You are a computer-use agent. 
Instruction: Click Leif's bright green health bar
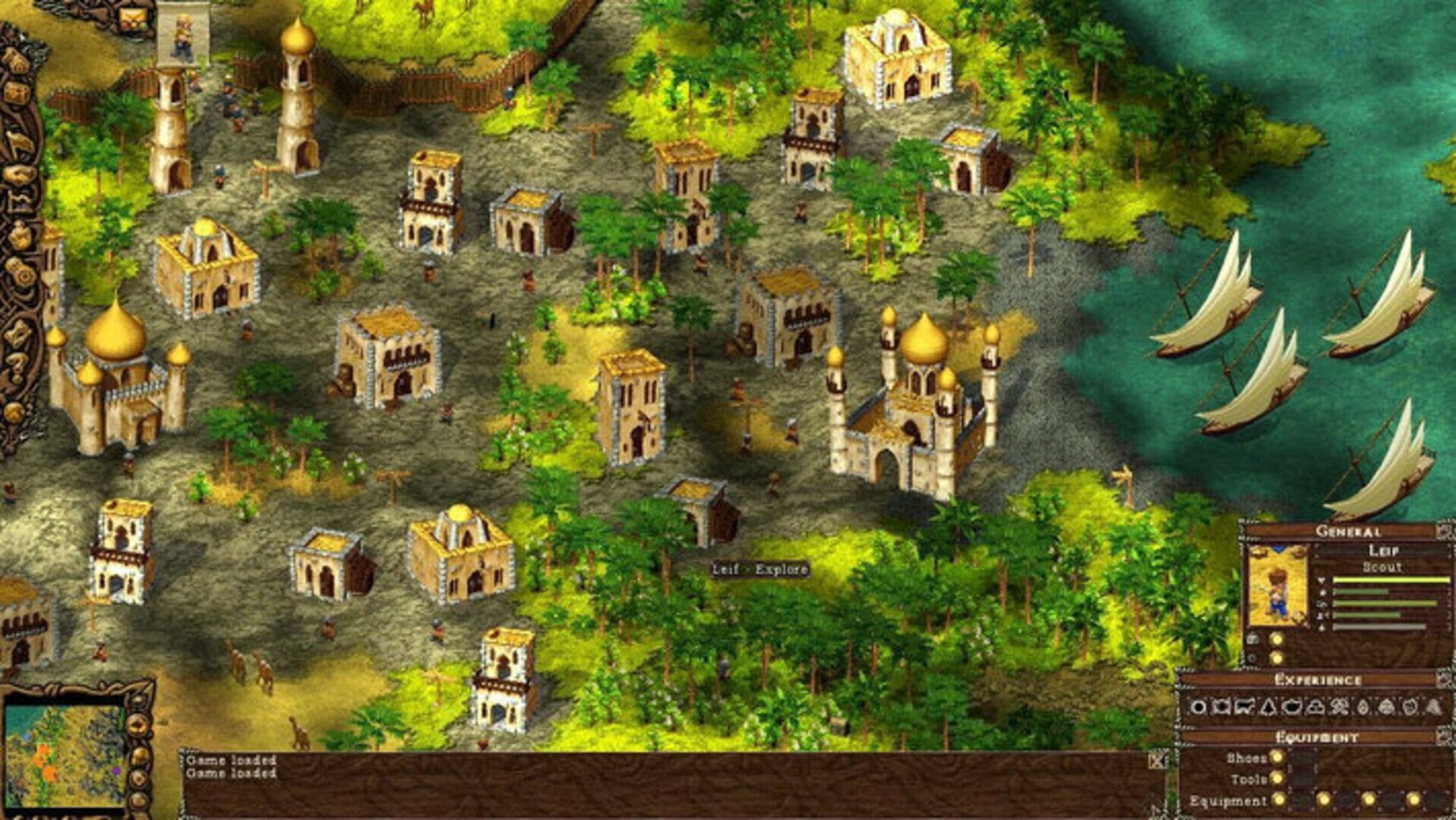pos(1391,579)
